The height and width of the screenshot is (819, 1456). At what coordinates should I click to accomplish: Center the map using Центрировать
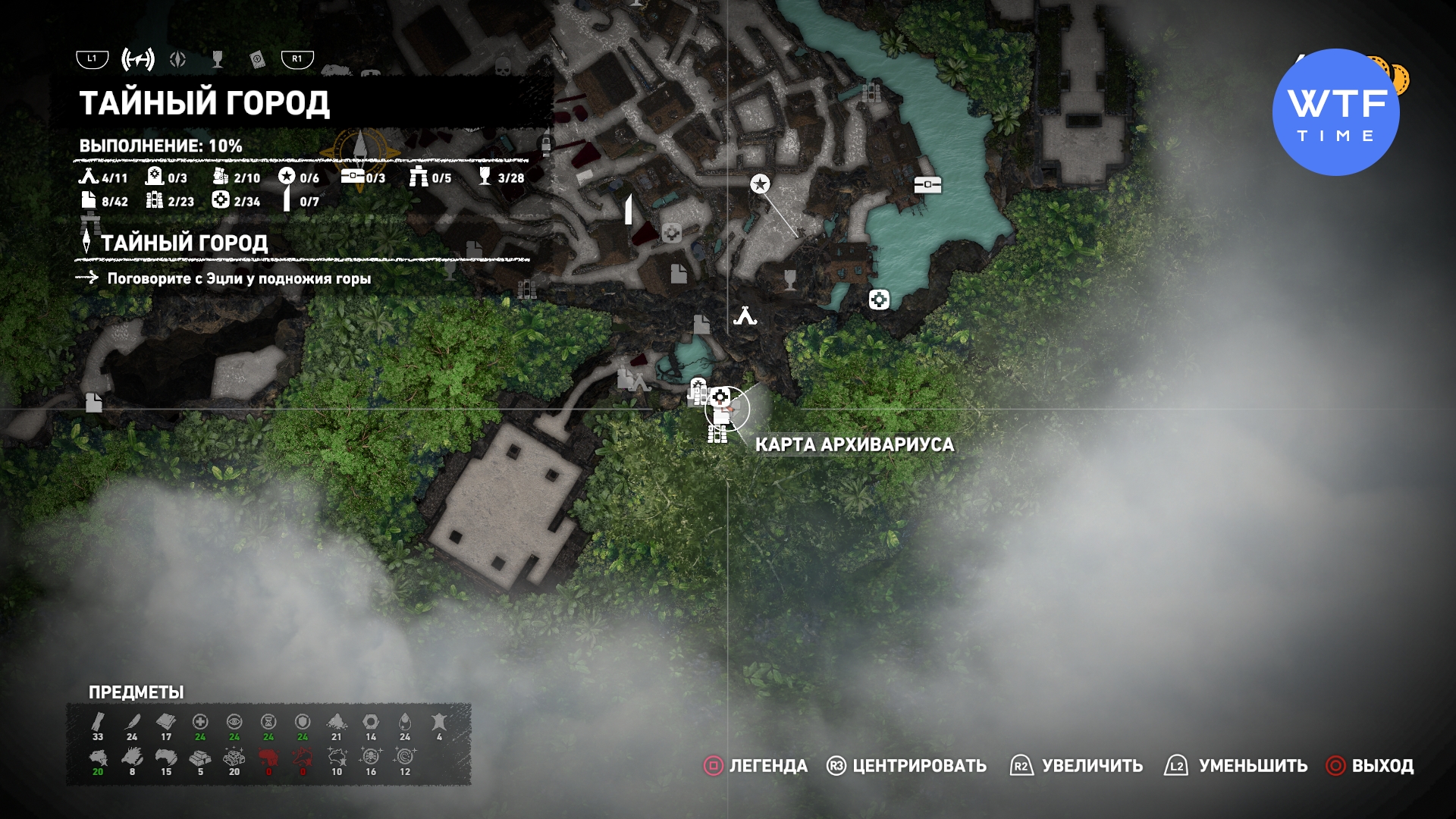pyautogui.click(x=906, y=766)
